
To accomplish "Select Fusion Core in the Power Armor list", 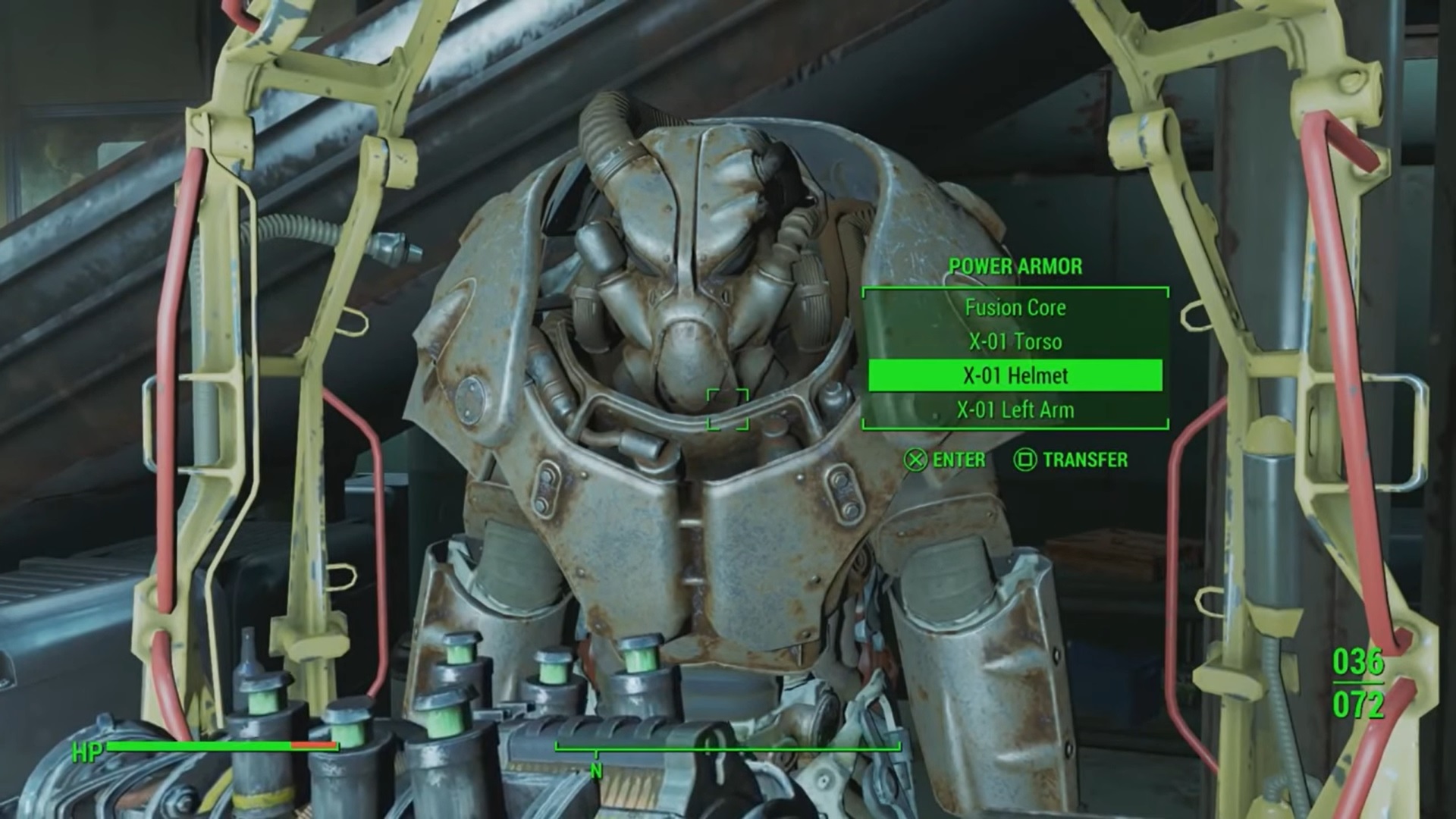I will pyautogui.click(x=1015, y=307).
